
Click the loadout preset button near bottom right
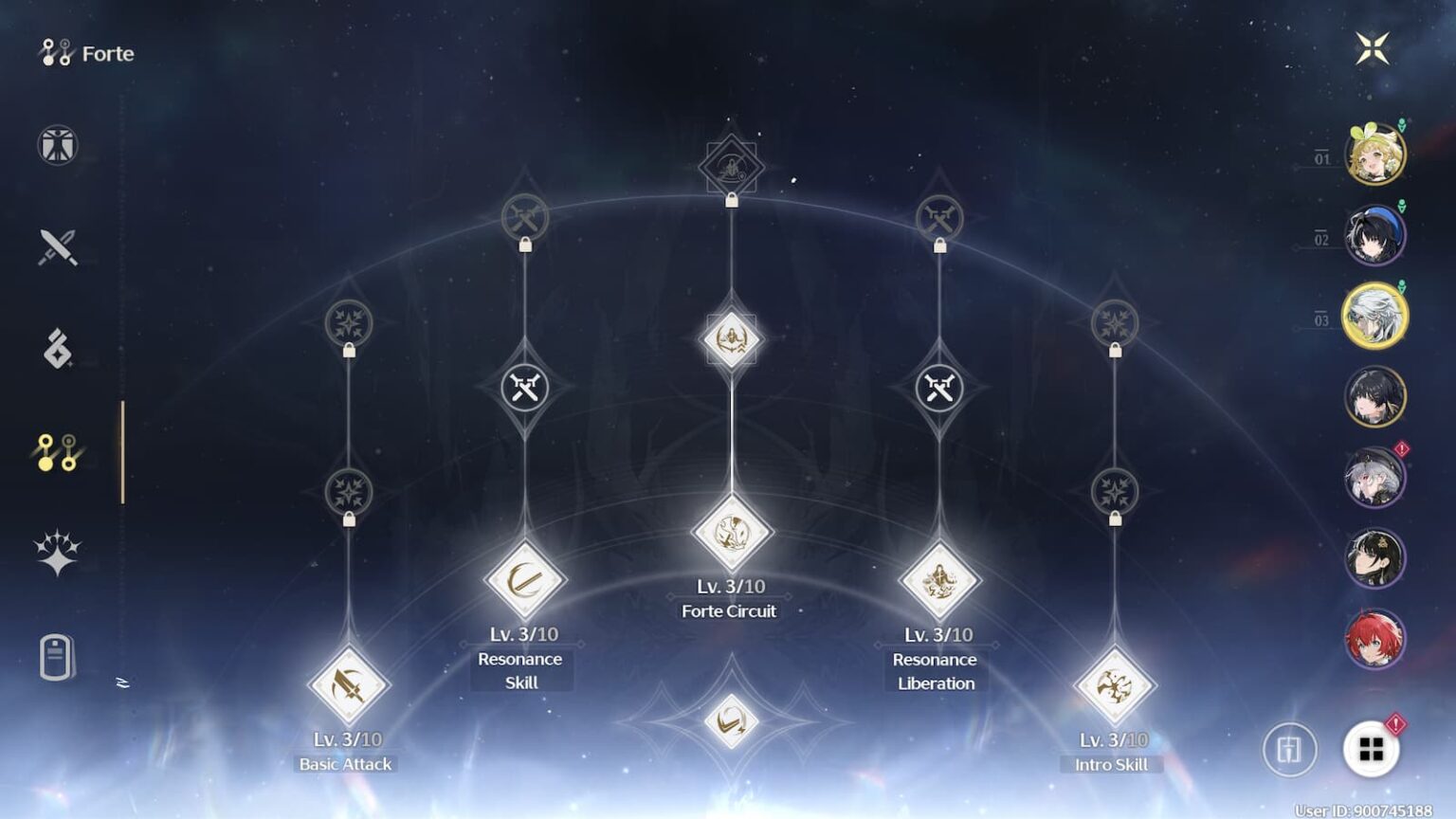tap(1289, 748)
